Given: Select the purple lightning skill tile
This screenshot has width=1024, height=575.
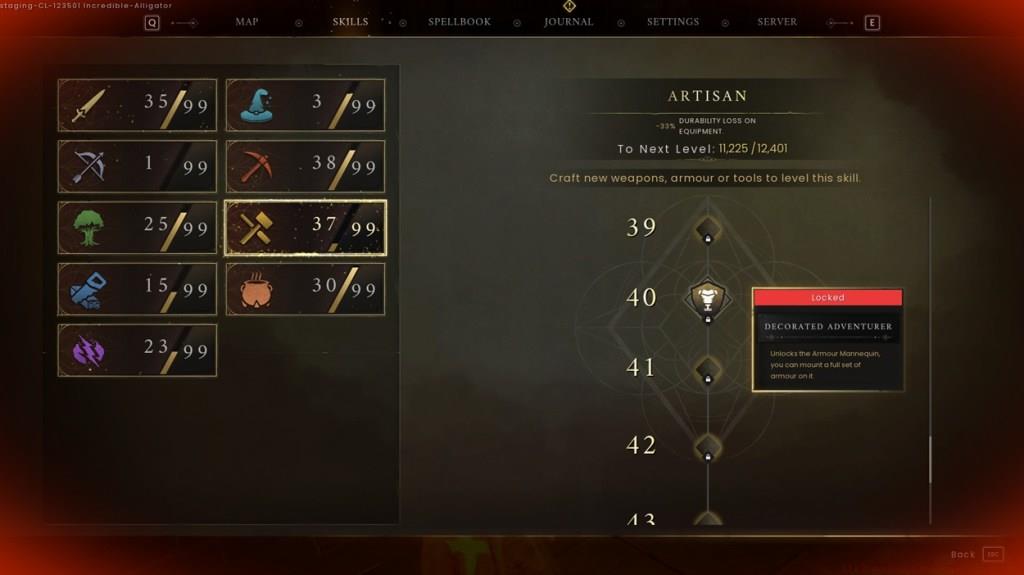Looking at the screenshot, I should (x=137, y=350).
